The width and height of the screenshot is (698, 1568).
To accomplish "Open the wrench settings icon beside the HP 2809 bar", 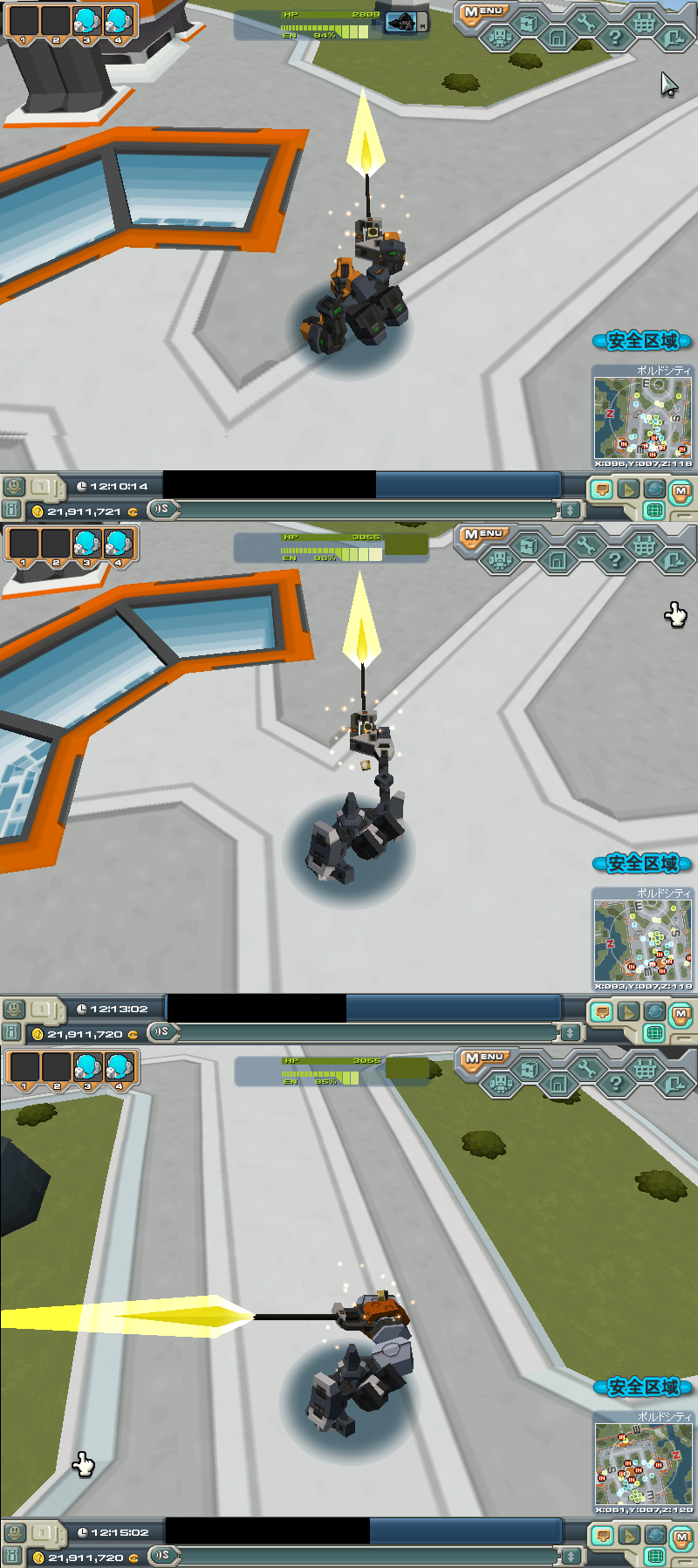I will (586, 24).
